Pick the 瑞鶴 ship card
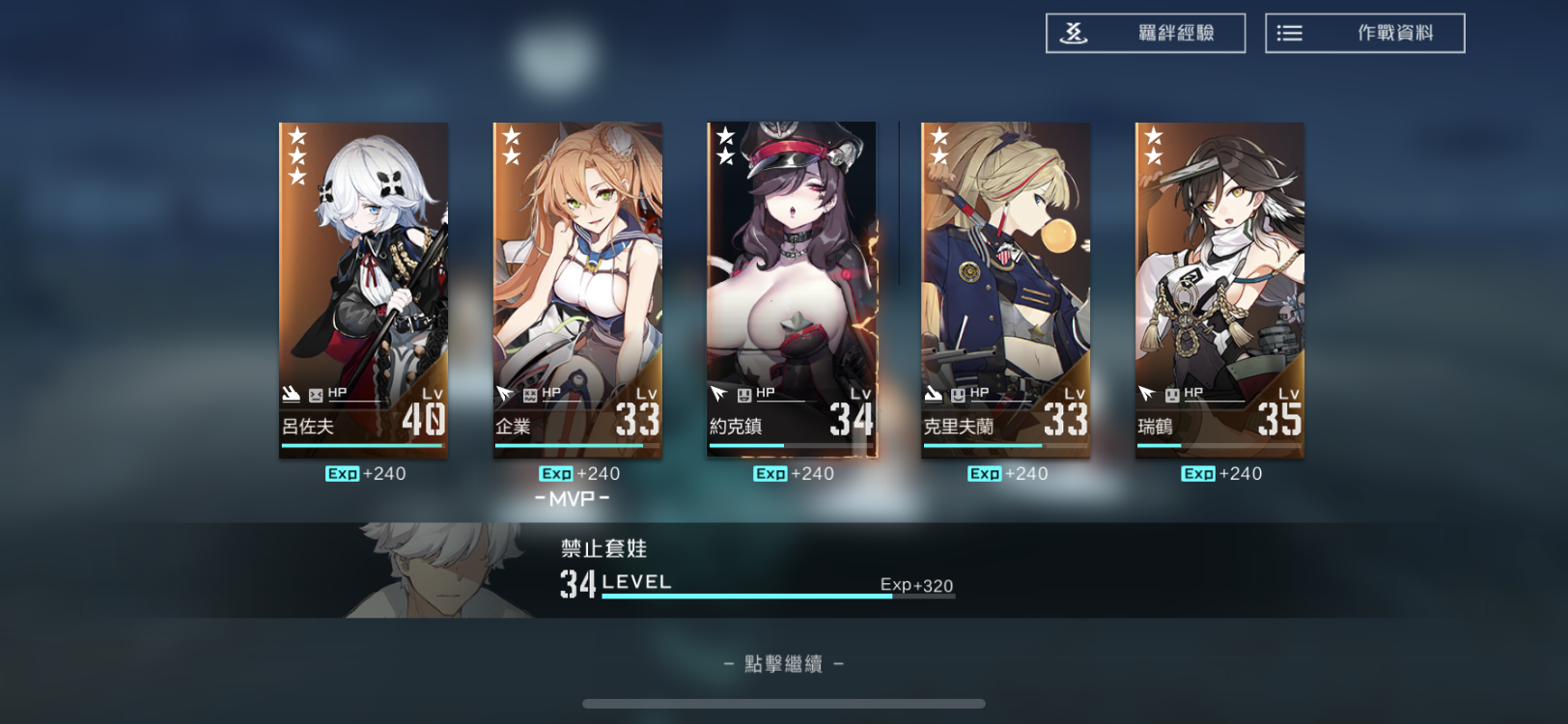This screenshot has width=1568, height=724. point(1219,290)
